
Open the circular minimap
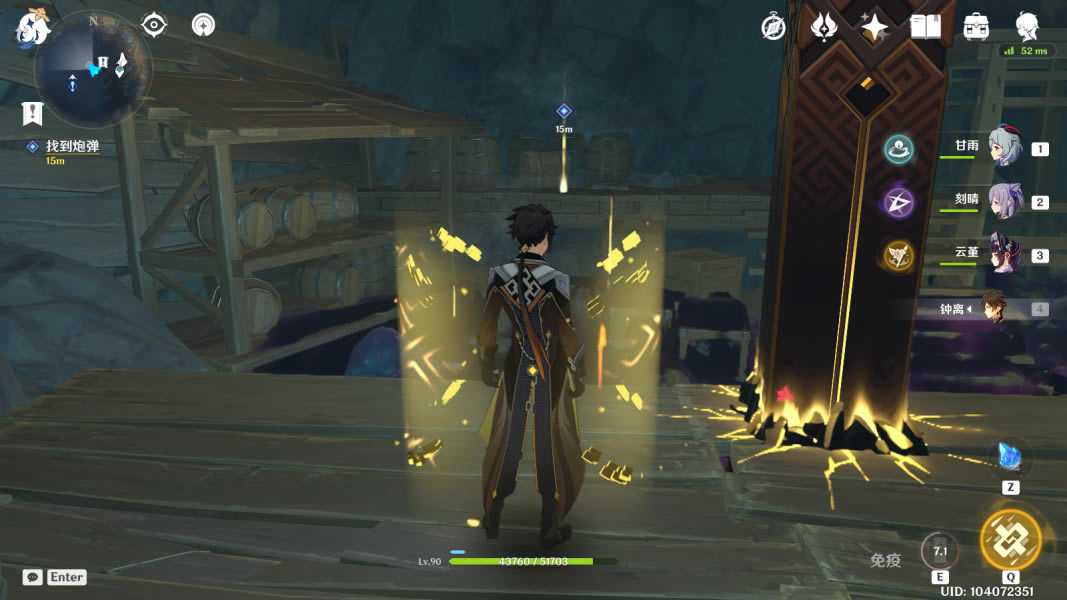tap(93, 72)
